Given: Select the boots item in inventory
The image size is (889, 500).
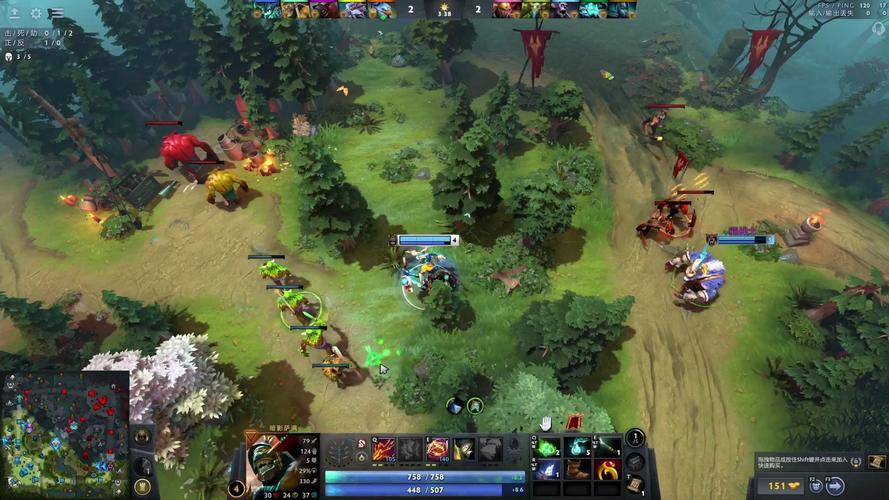Looking at the screenshot, I should (x=577, y=469).
